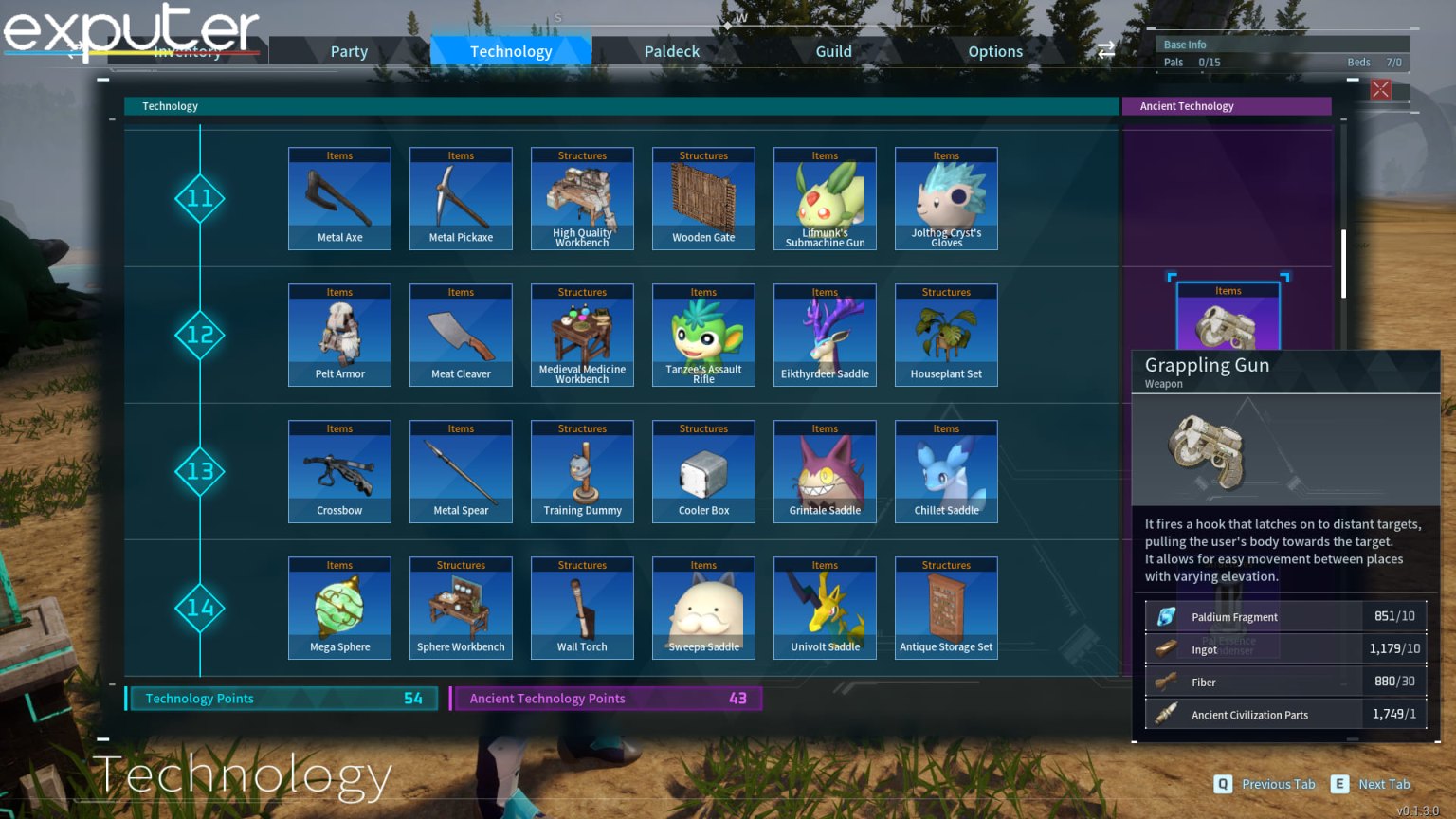Image resolution: width=1456 pixels, height=819 pixels.
Task: Choose the Cooler Box structure
Action: (x=703, y=471)
